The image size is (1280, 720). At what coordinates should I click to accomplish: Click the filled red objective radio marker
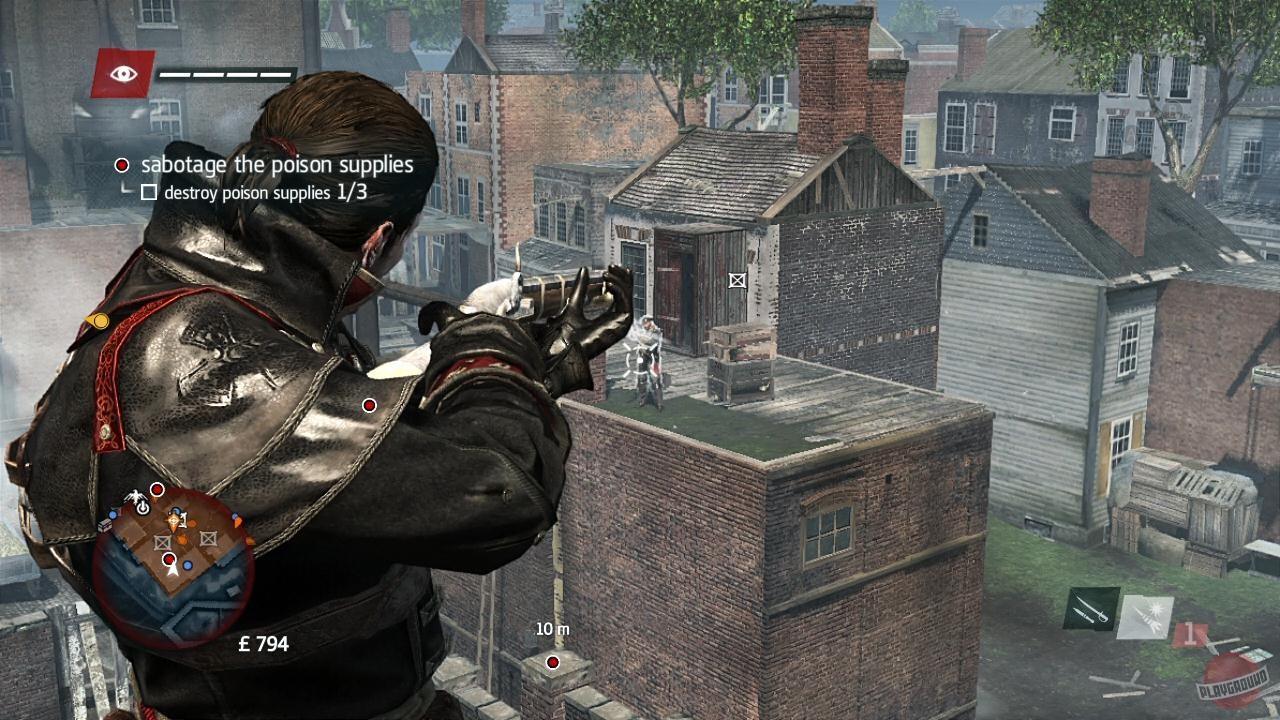[x=123, y=164]
